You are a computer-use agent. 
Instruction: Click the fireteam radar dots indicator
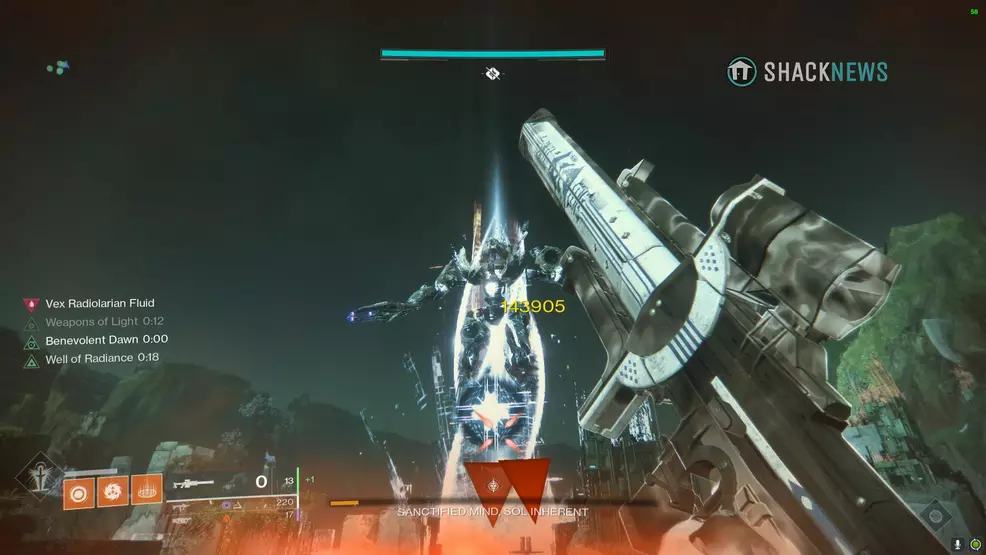point(58,68)
